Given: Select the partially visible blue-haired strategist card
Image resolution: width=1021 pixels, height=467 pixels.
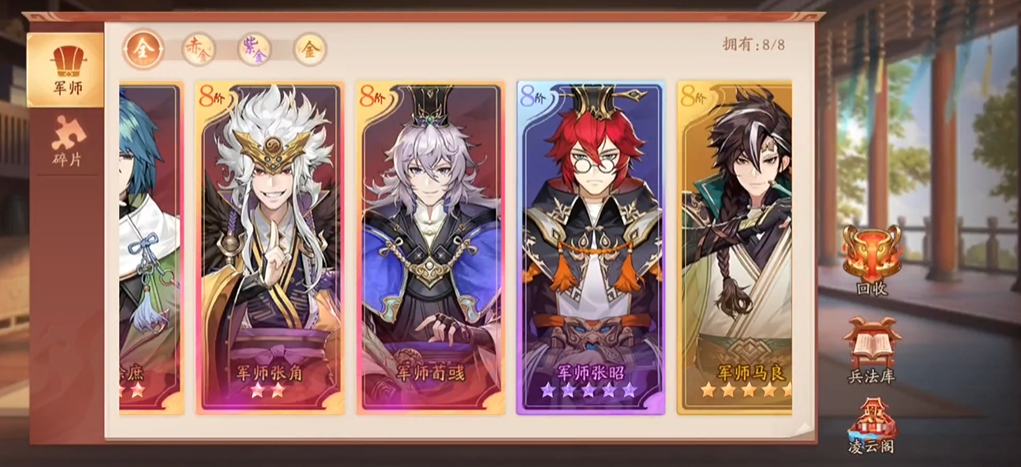Looking at the screenshot, I should click(x=150, y=247).
